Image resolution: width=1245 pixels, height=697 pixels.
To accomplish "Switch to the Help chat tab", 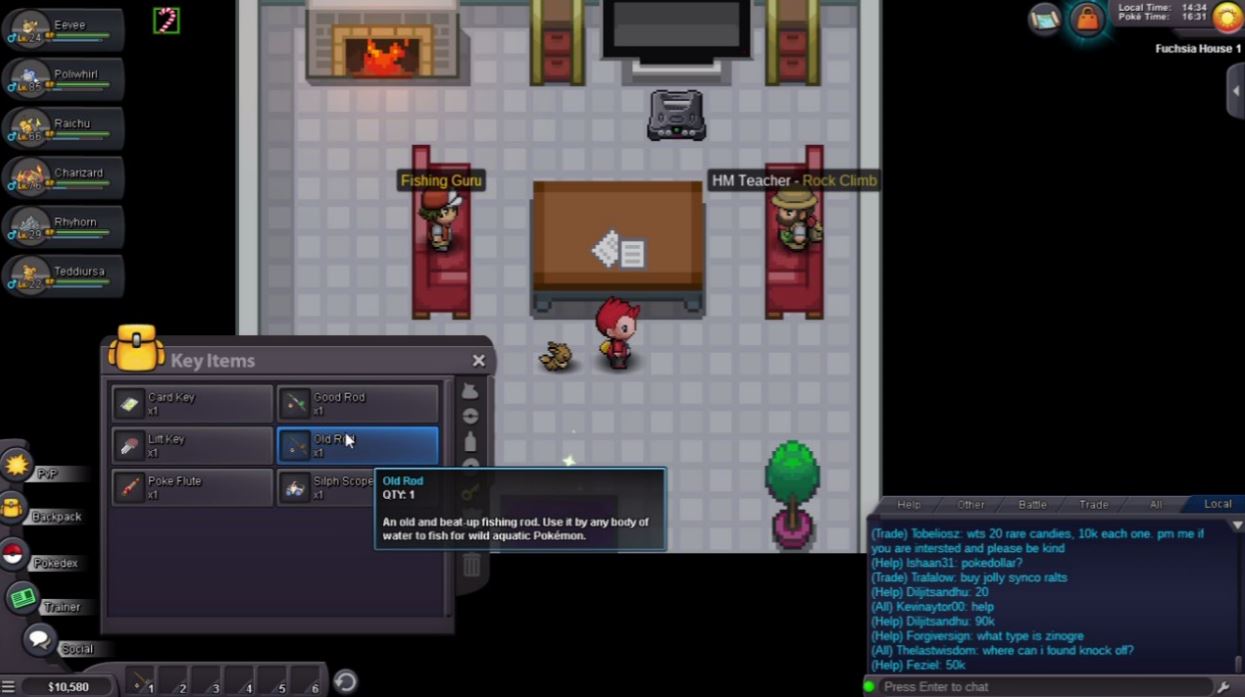I will point(908,504).
